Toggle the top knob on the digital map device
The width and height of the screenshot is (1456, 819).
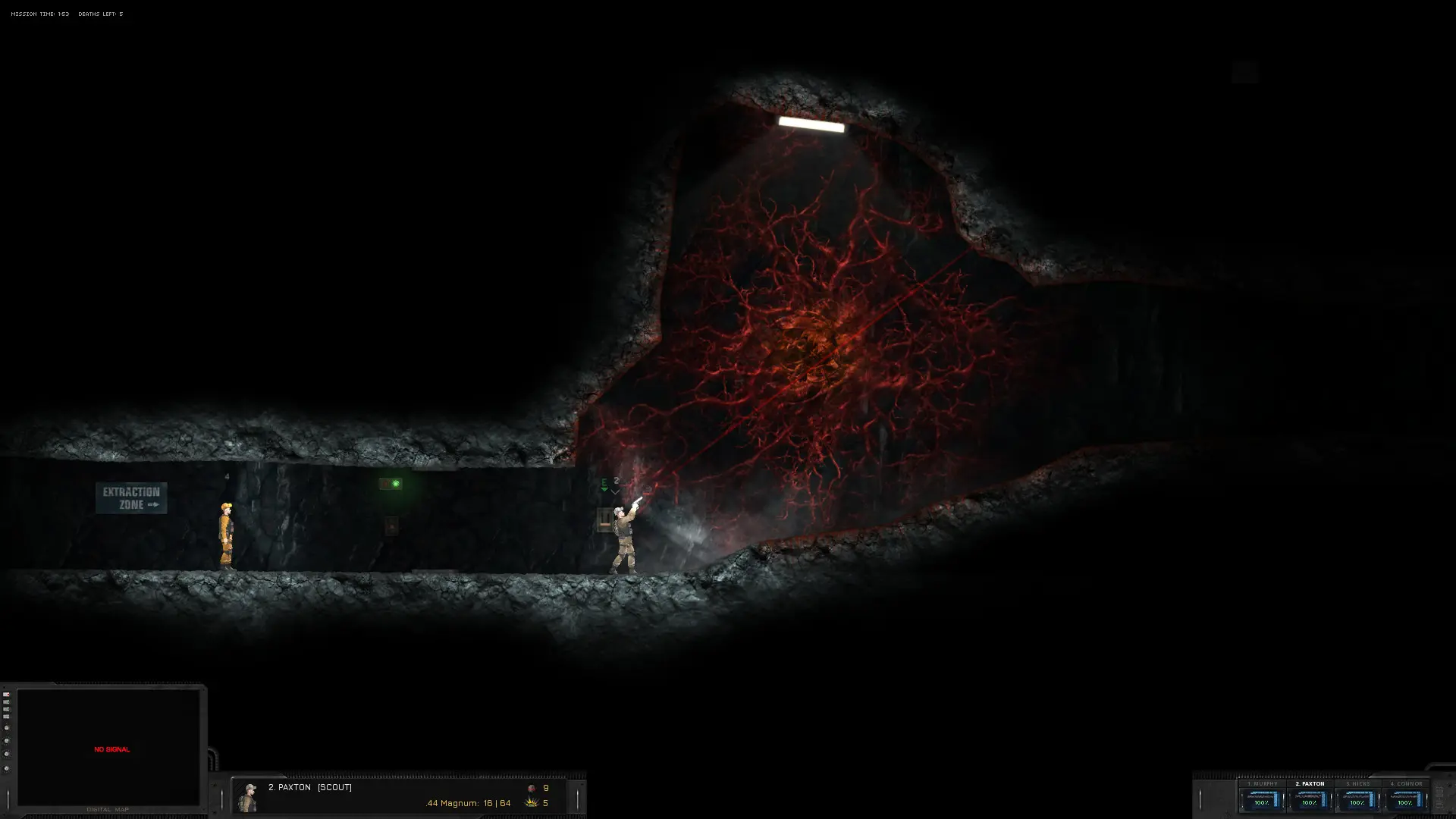tap(7, 727)
